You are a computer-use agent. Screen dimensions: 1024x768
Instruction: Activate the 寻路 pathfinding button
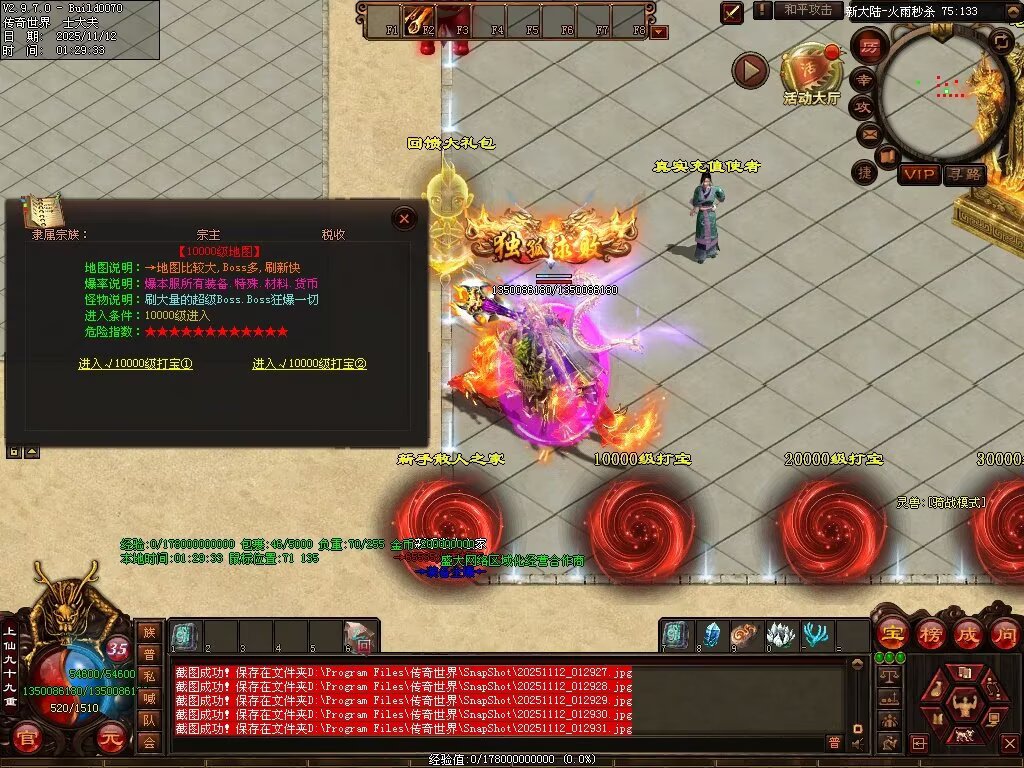click(964, 175)
